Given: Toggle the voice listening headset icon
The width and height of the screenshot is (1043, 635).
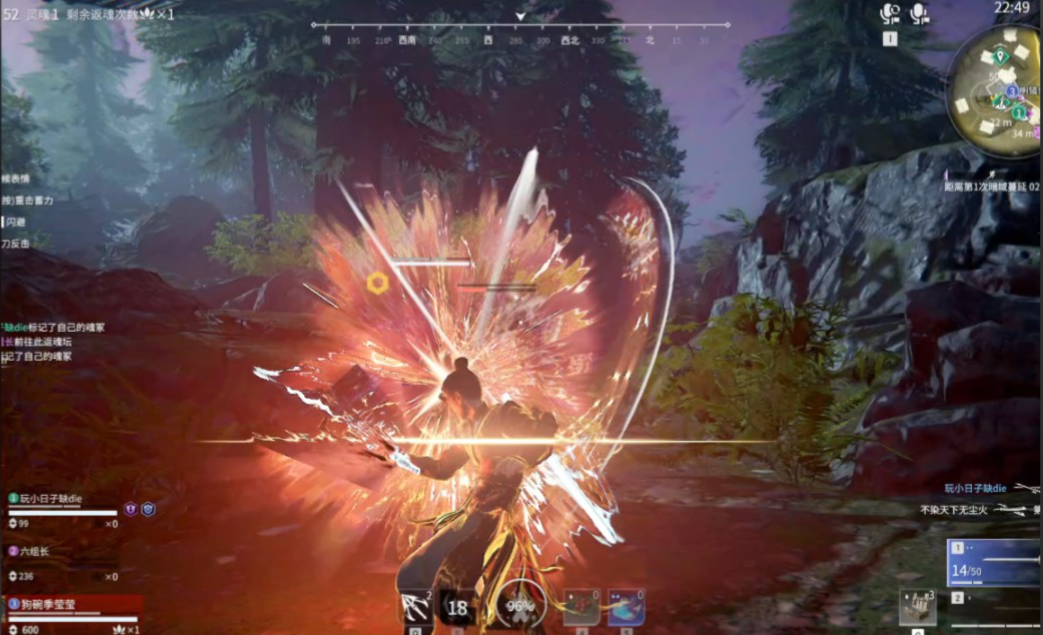Looking at the screenshot, I should 889,14.
